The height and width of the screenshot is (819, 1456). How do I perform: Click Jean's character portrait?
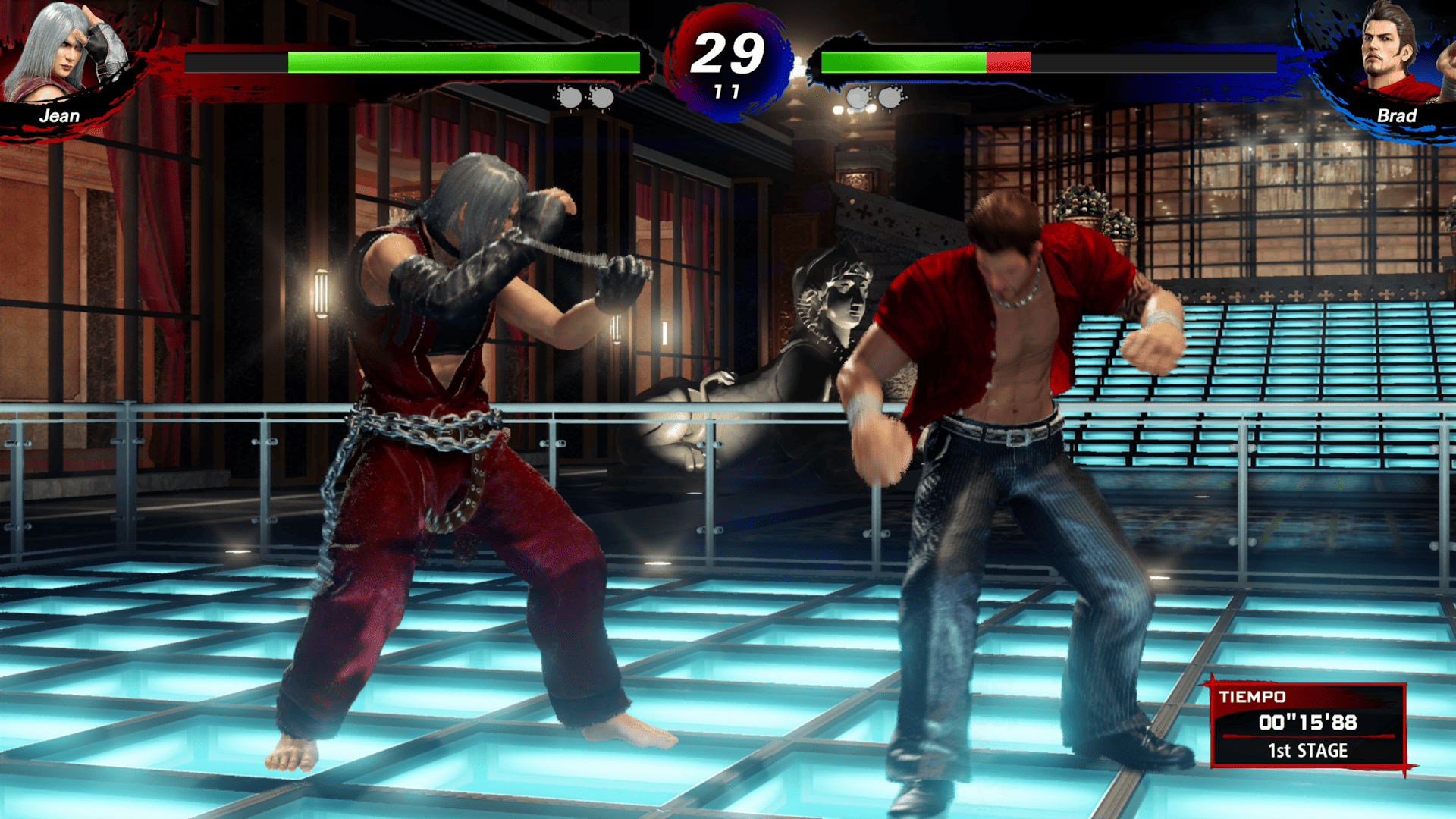click(x=57, y=53)
